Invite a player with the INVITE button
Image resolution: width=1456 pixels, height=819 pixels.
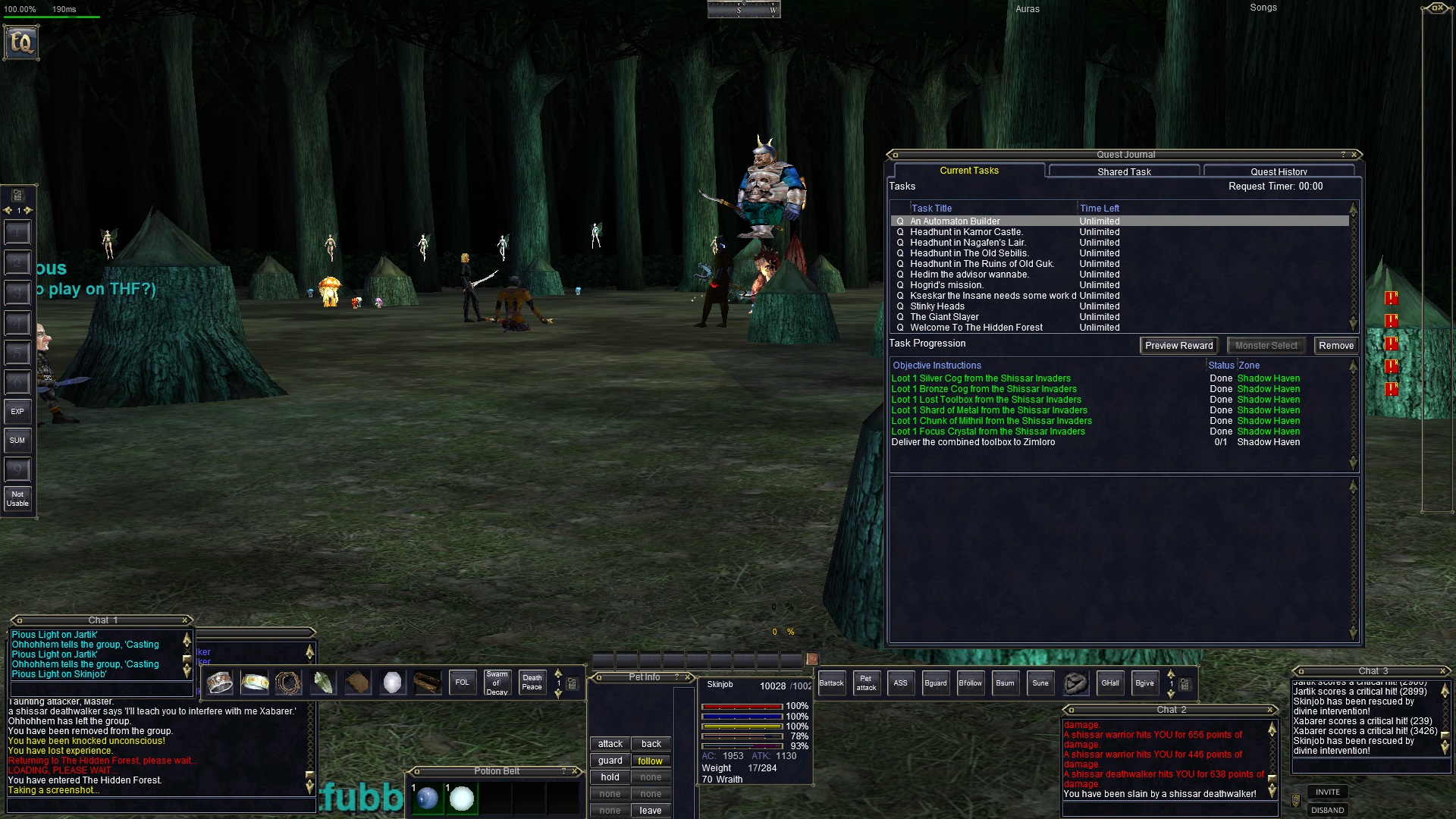[x=1327, y=792]
